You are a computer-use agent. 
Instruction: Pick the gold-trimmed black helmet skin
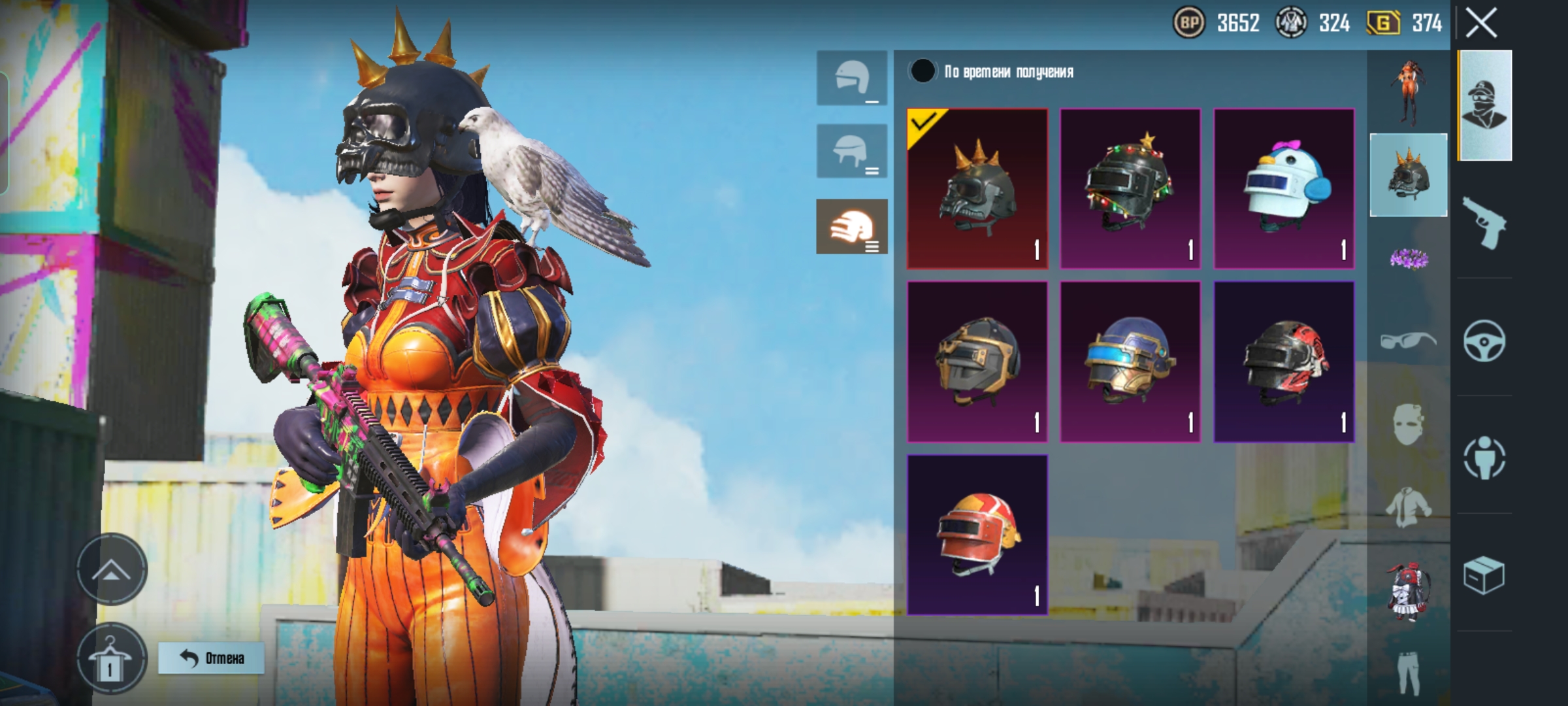[x=977, y=361]
